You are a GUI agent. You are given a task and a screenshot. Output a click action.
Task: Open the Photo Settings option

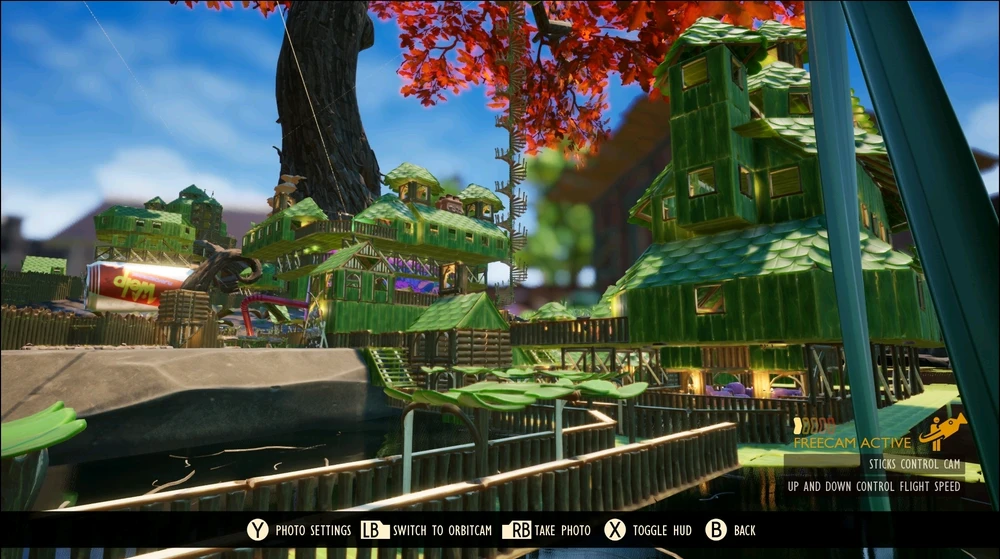(300, 530)
